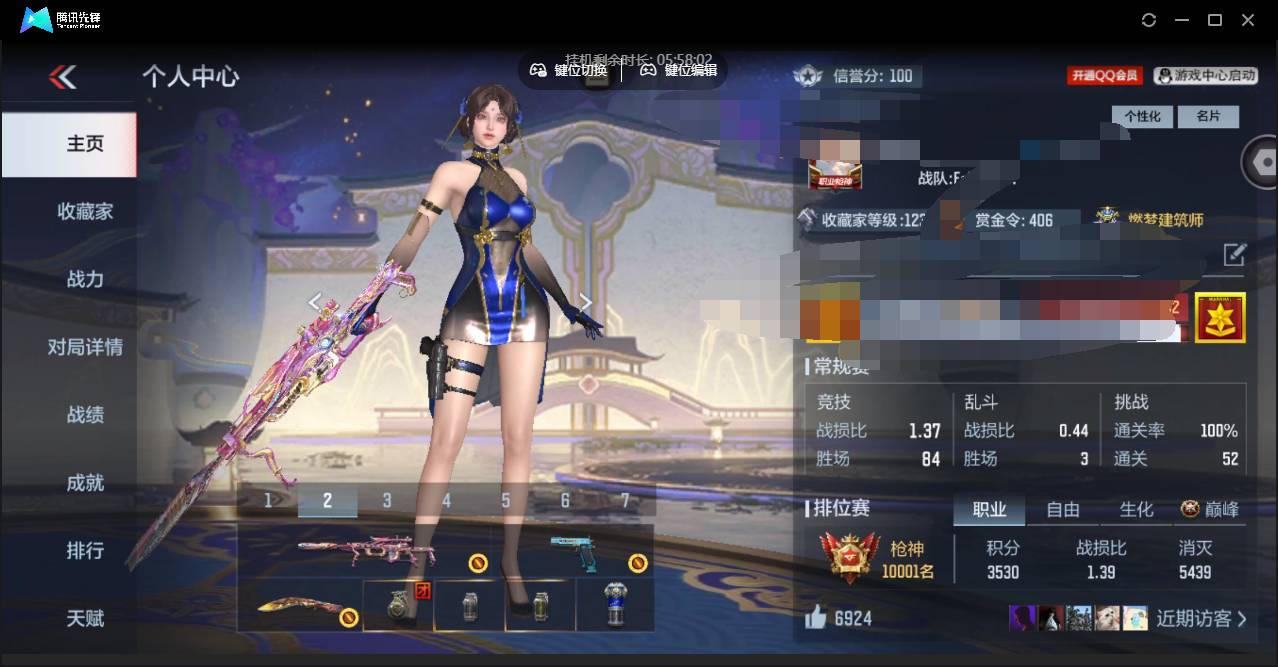Open the 天赋 talents page

(85, 619)
